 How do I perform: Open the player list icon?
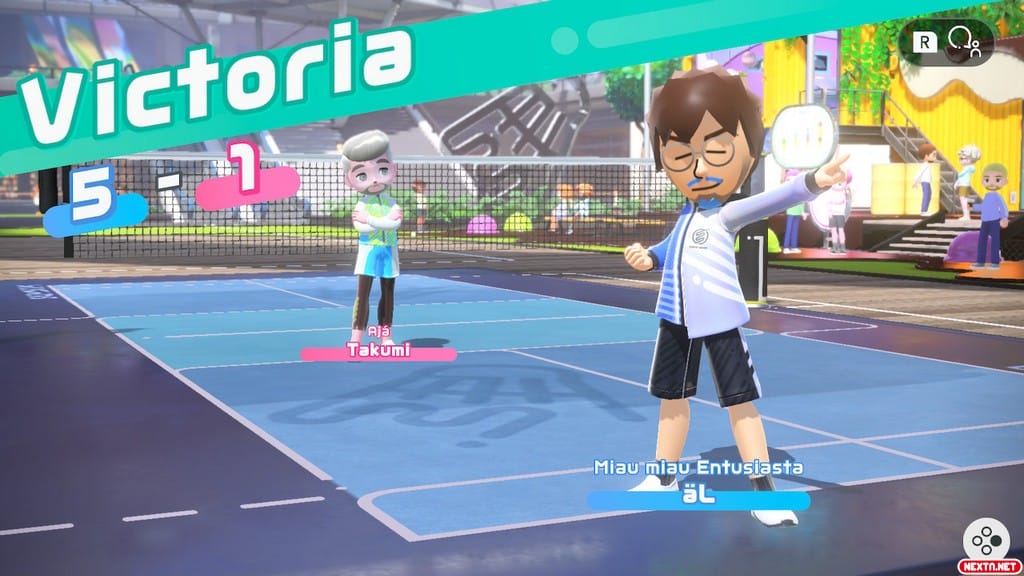pos(964,41)
